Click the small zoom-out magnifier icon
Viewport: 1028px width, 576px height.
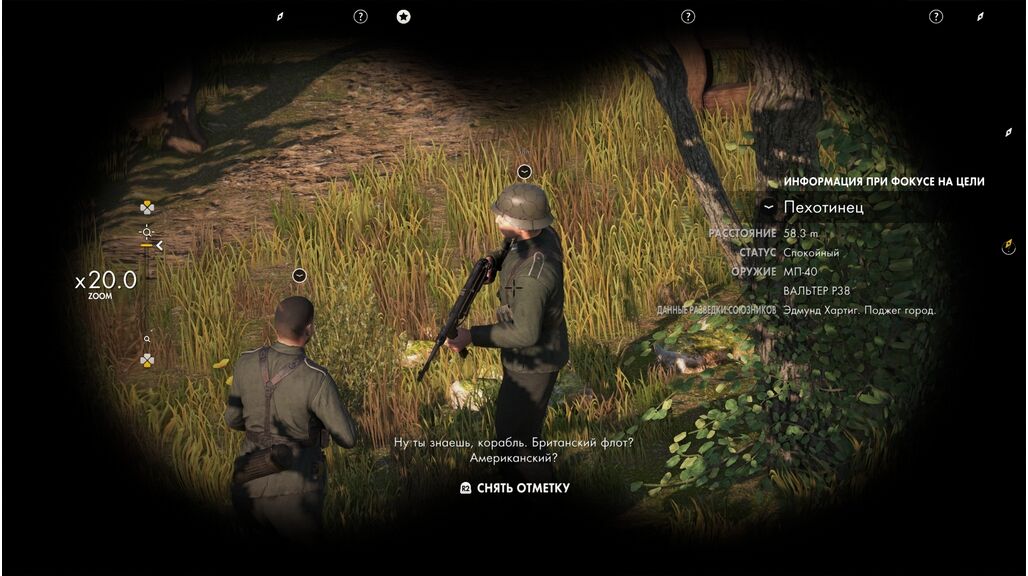point(147,339)
